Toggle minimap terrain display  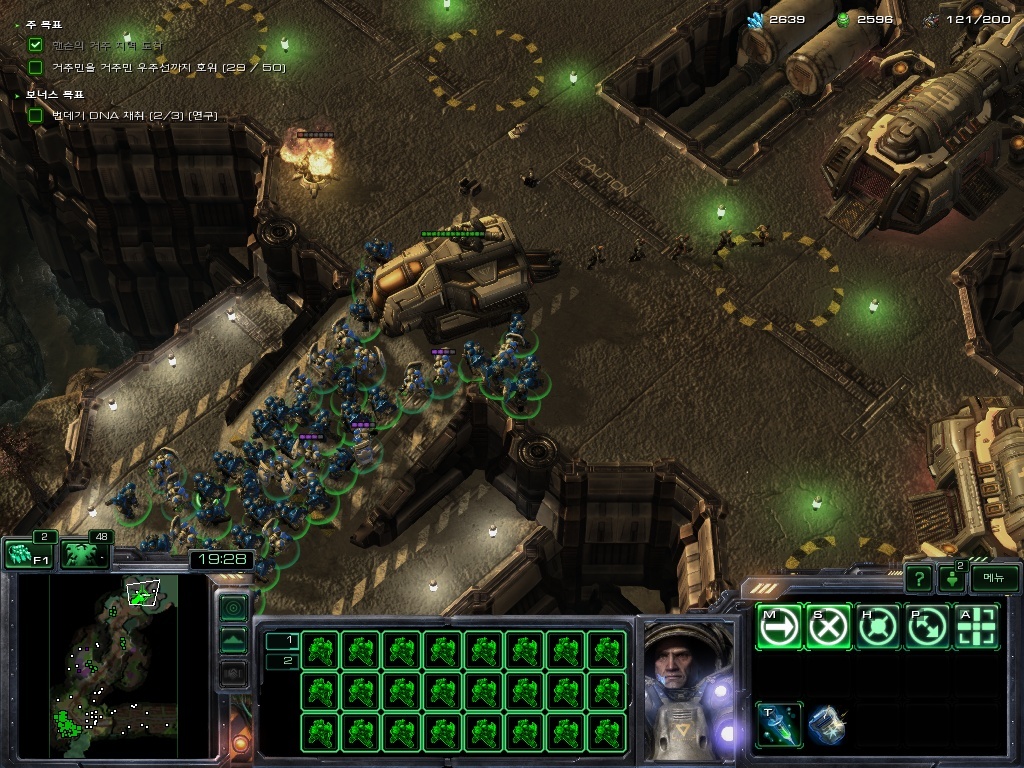point(233,640)
